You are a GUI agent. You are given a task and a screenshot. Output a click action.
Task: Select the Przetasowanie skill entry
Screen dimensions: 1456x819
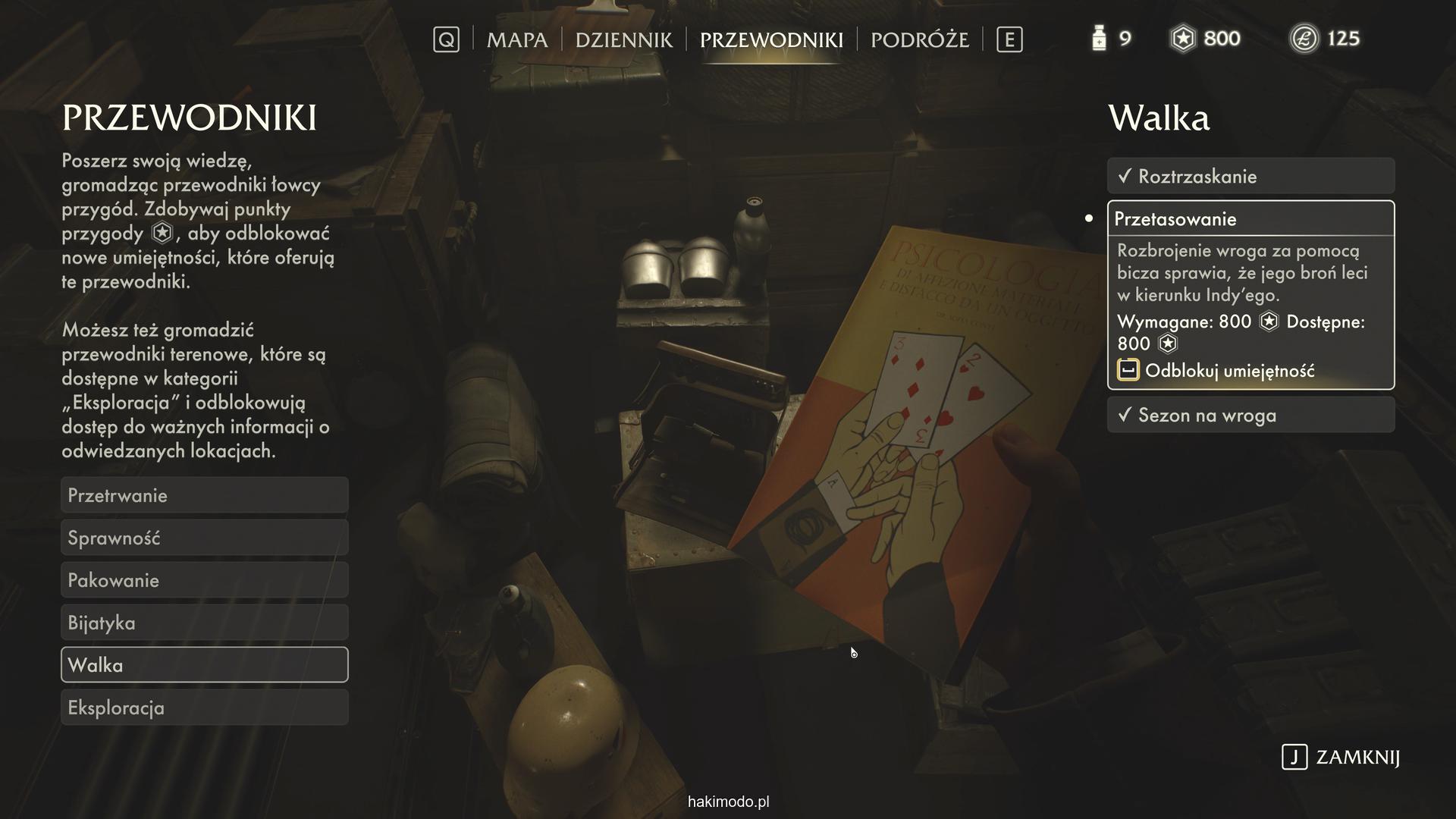click(x=1250, y=219)
